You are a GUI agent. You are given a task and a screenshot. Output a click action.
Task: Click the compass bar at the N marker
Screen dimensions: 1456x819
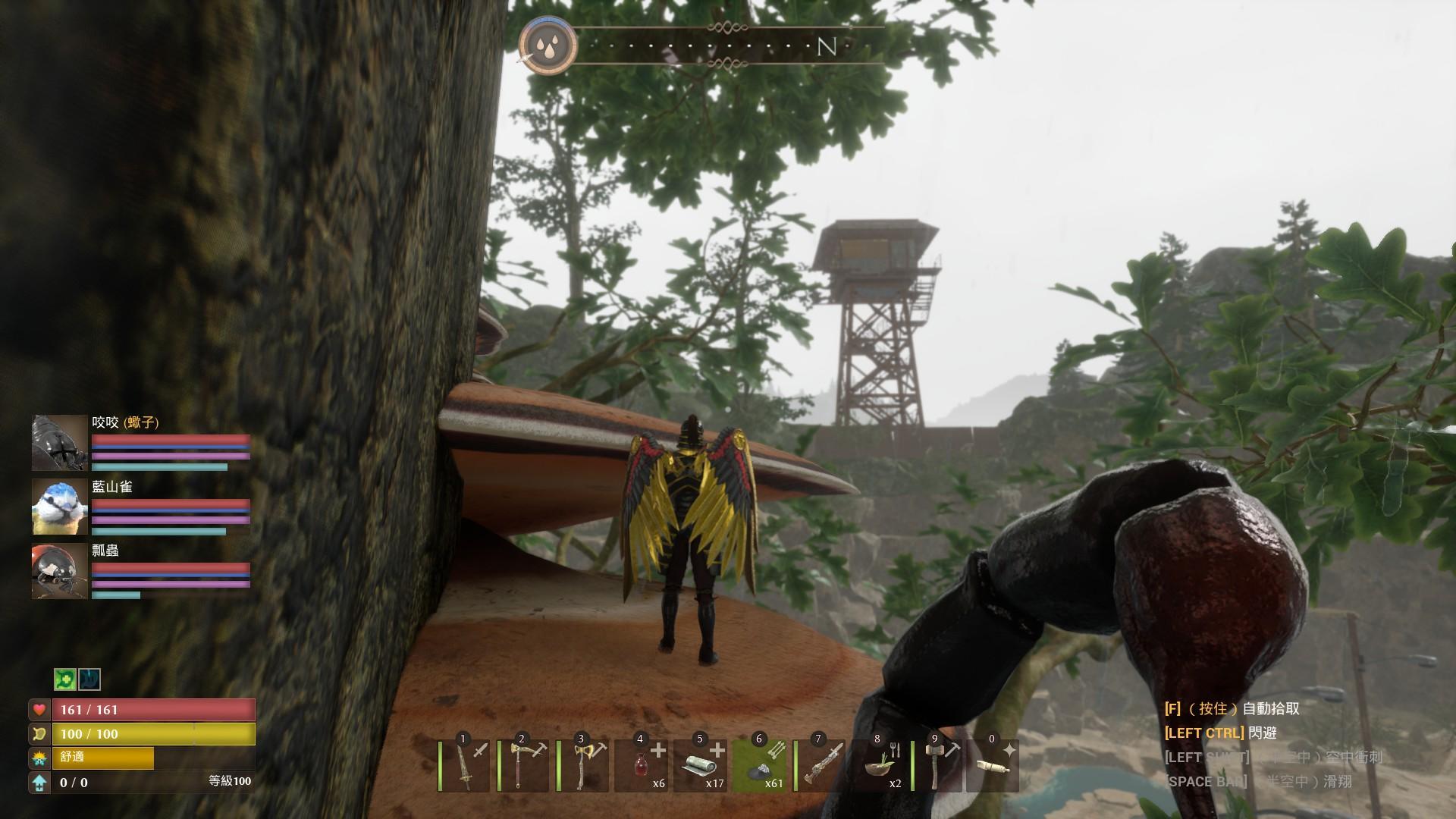coord(826,47)
